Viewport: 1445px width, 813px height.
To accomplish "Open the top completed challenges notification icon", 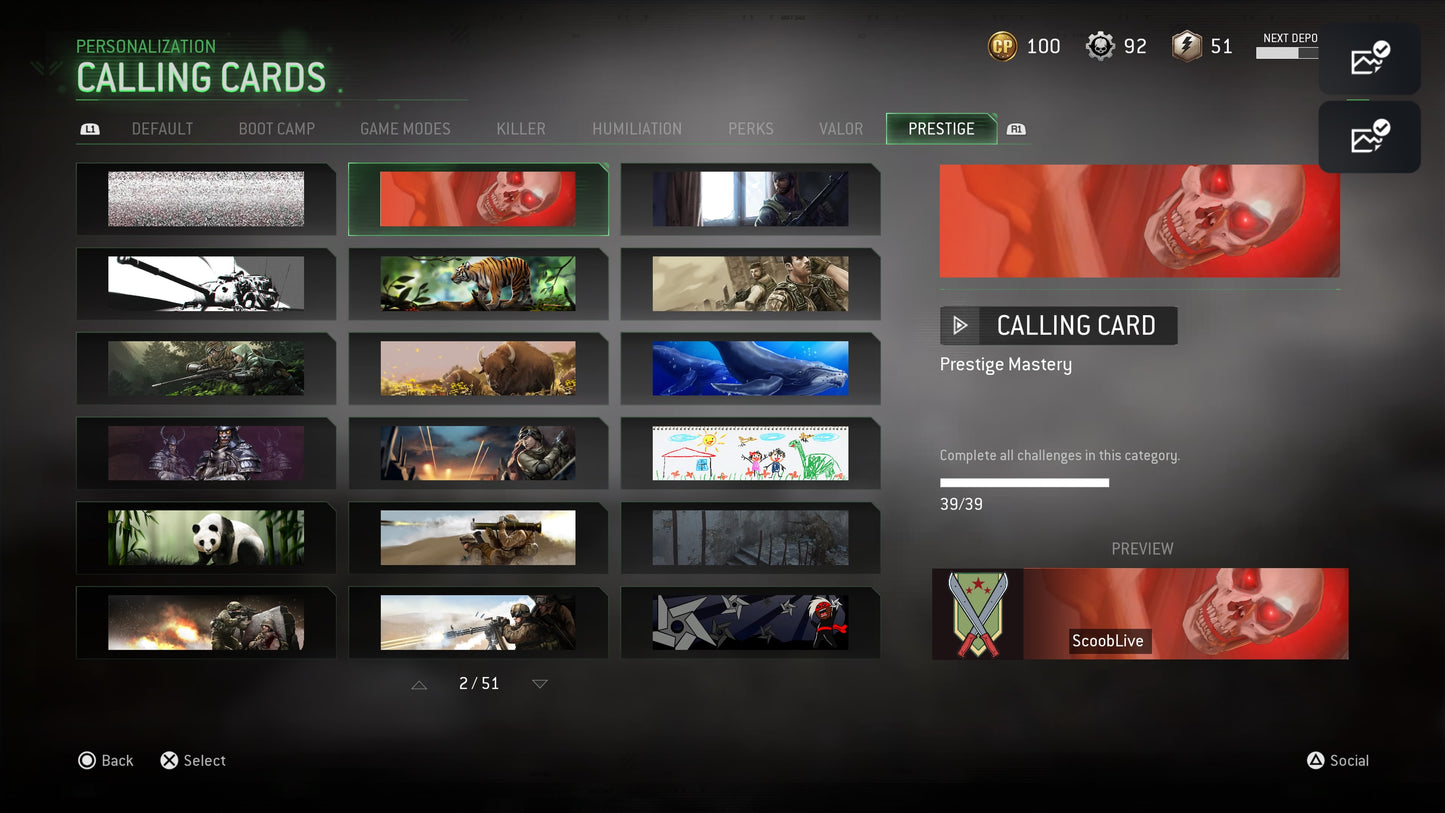I will 1369,58.
